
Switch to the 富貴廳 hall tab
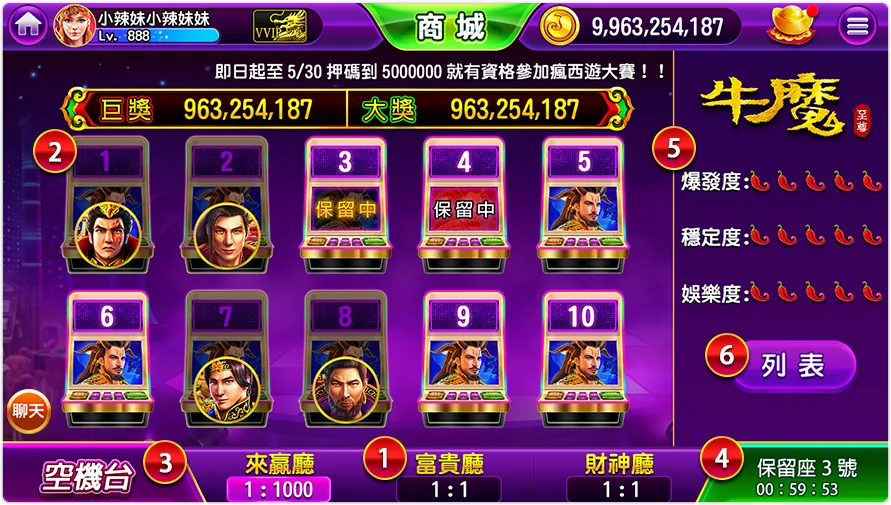pyautogui.click(x=450, y=476)
